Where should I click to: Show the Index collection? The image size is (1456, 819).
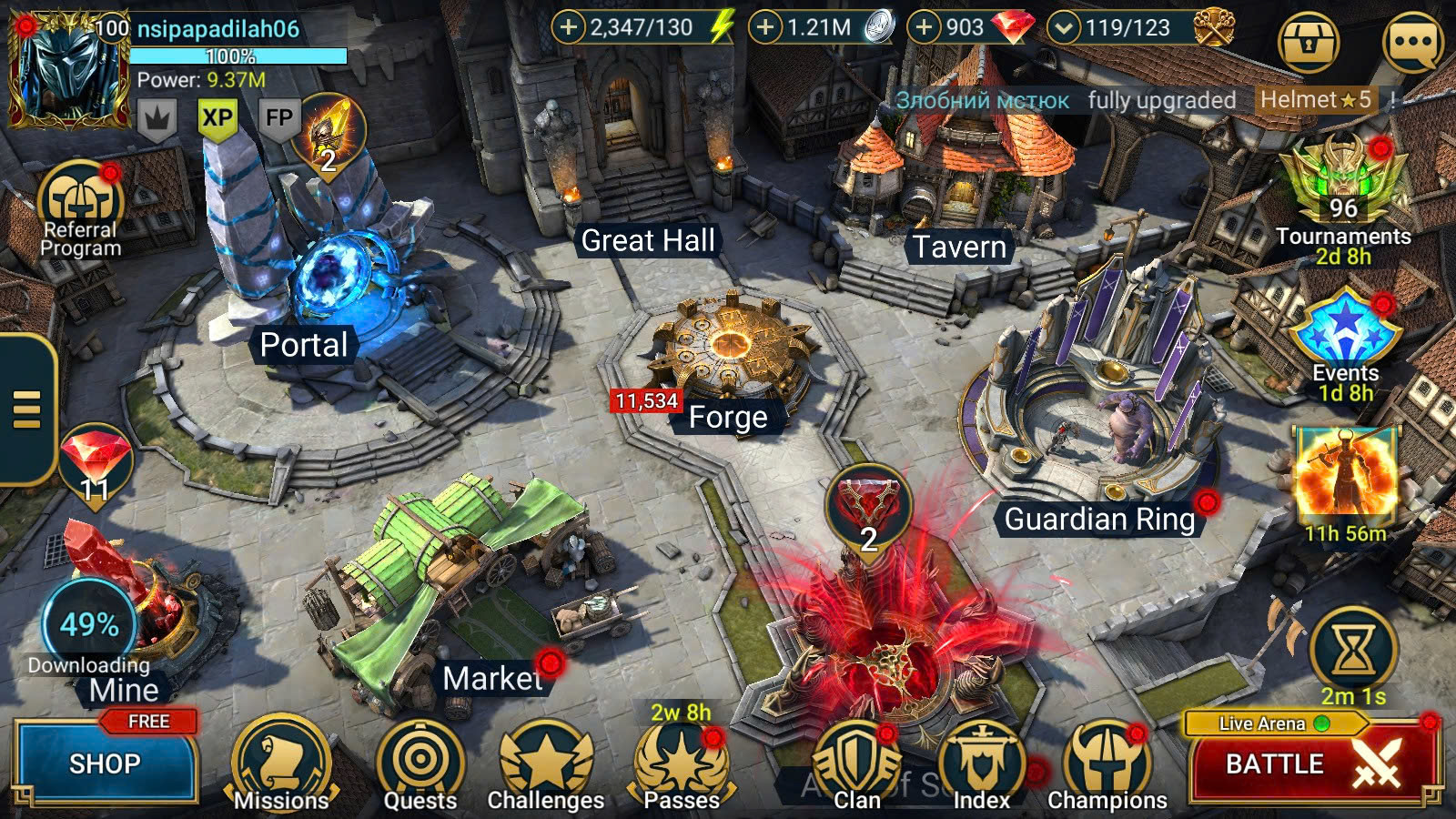click(982, 764)
